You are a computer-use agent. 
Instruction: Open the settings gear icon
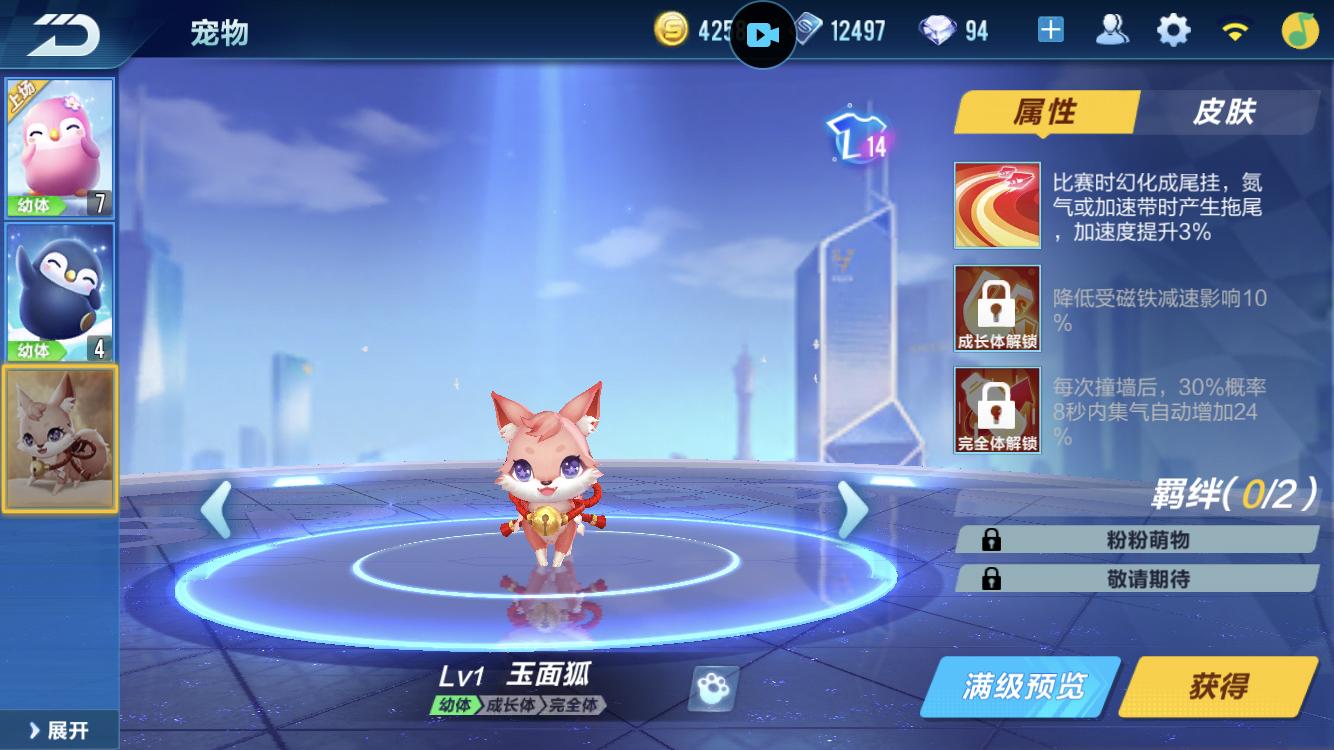pos(1175,29)
